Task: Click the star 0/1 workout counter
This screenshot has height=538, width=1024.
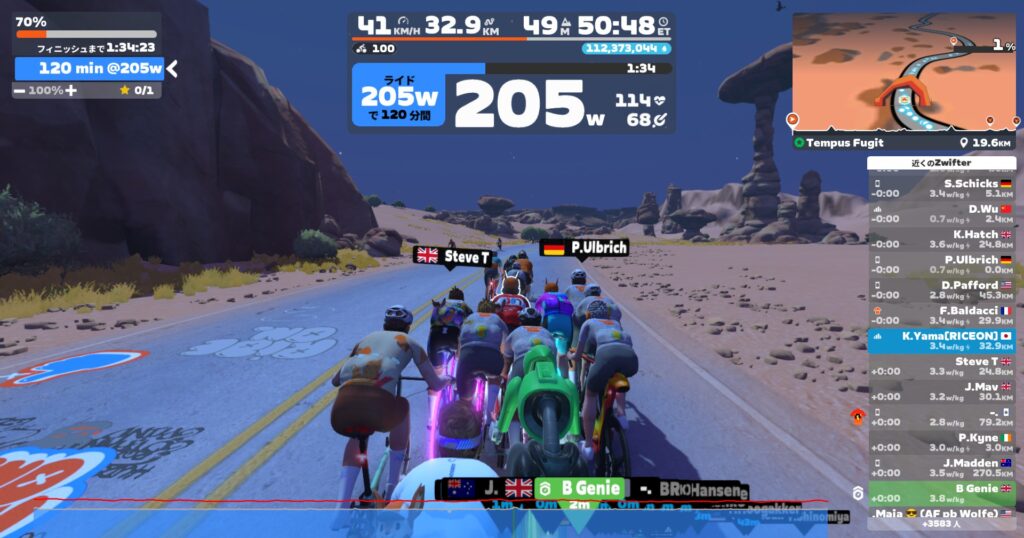Action: click(136, 90)
